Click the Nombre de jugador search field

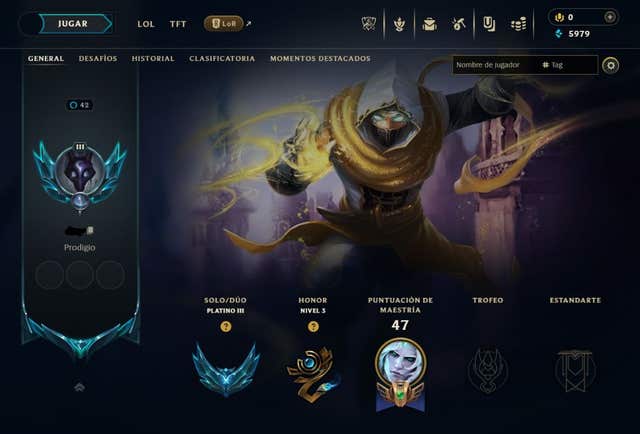pyautogui.click(x=495, y=65)
